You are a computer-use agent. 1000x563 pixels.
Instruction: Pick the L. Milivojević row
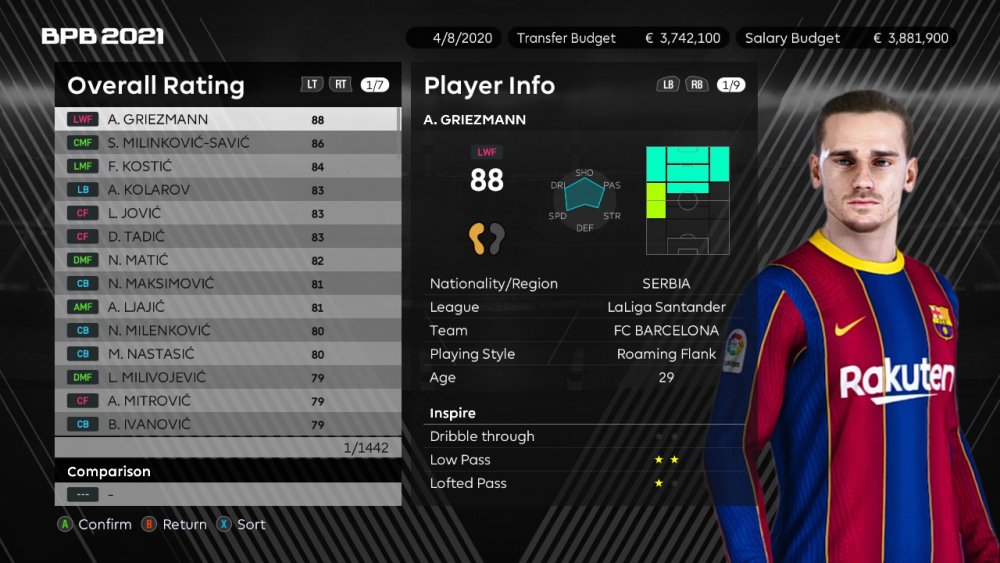[x=227, y=378]
